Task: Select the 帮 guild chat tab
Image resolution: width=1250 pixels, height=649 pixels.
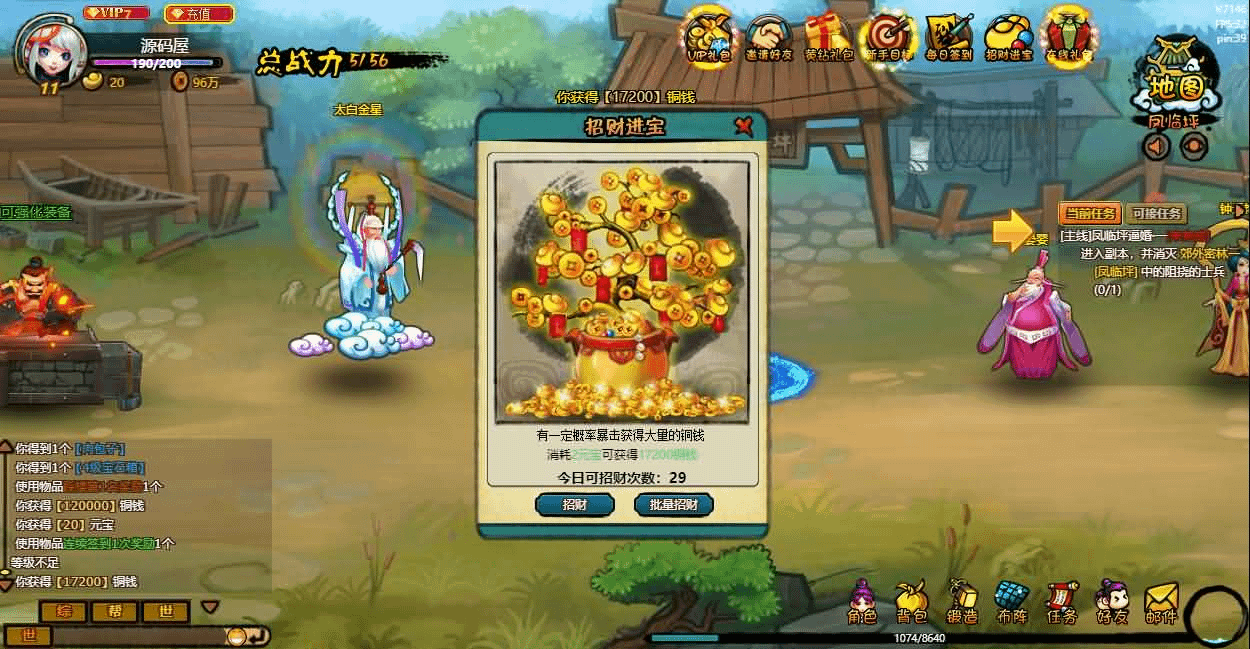Action: tap(115, 611)
